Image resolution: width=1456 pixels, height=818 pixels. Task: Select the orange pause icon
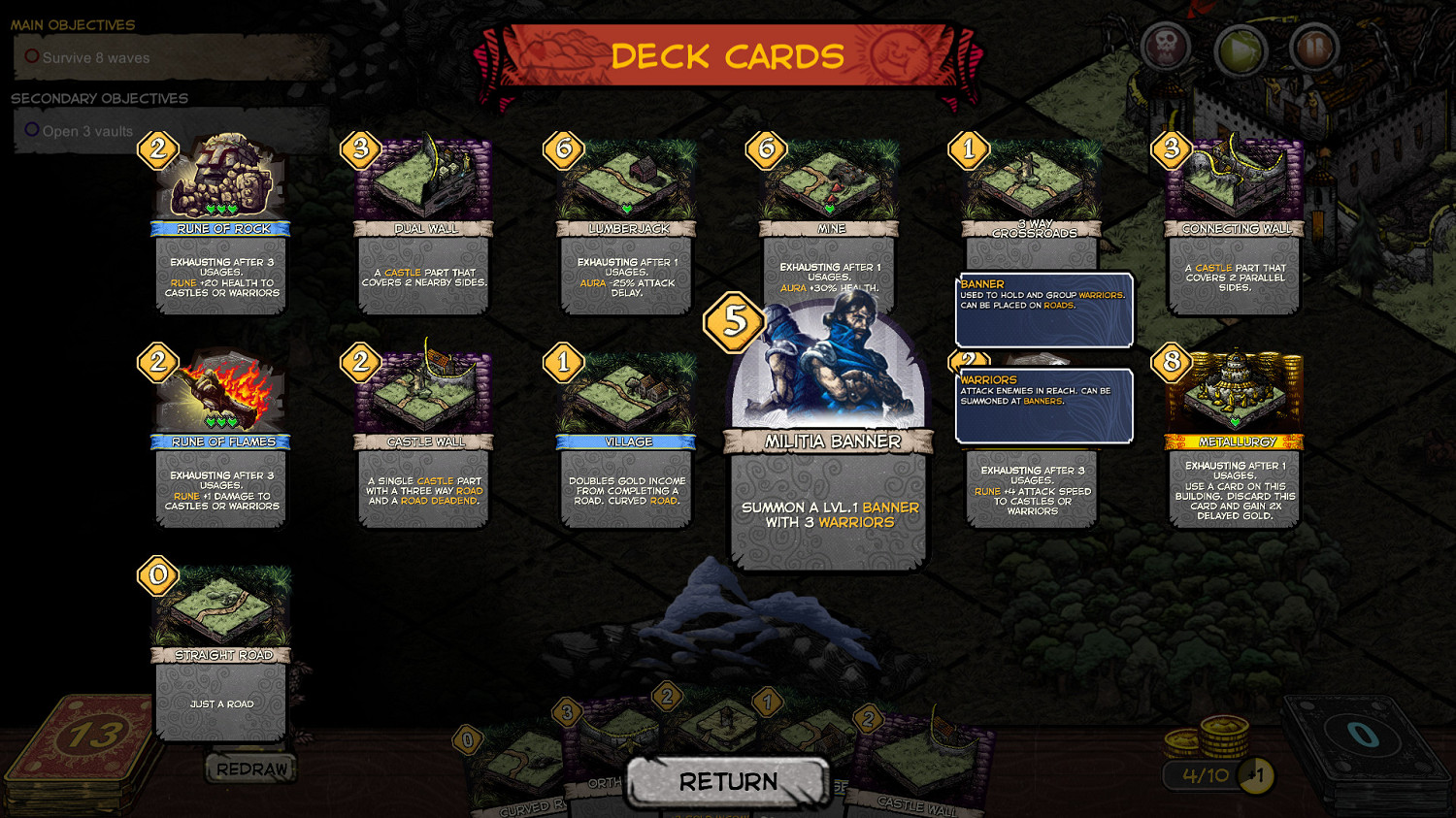click(x=1315, y=45)
